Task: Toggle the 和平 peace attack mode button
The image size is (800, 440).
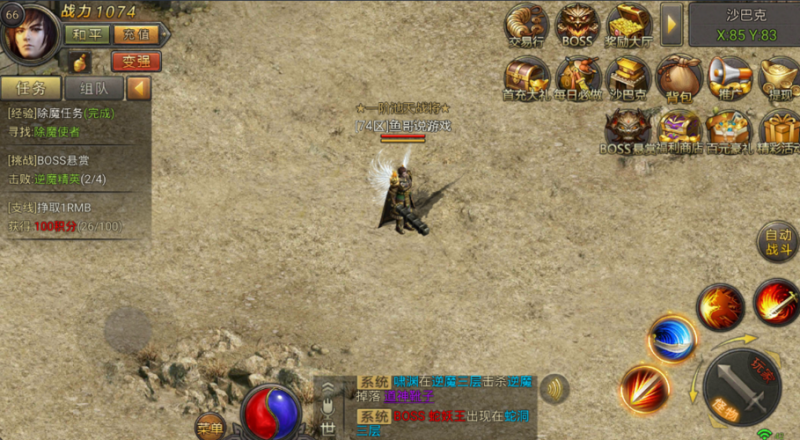Action: pyautogui.click(x=87, y=34)
